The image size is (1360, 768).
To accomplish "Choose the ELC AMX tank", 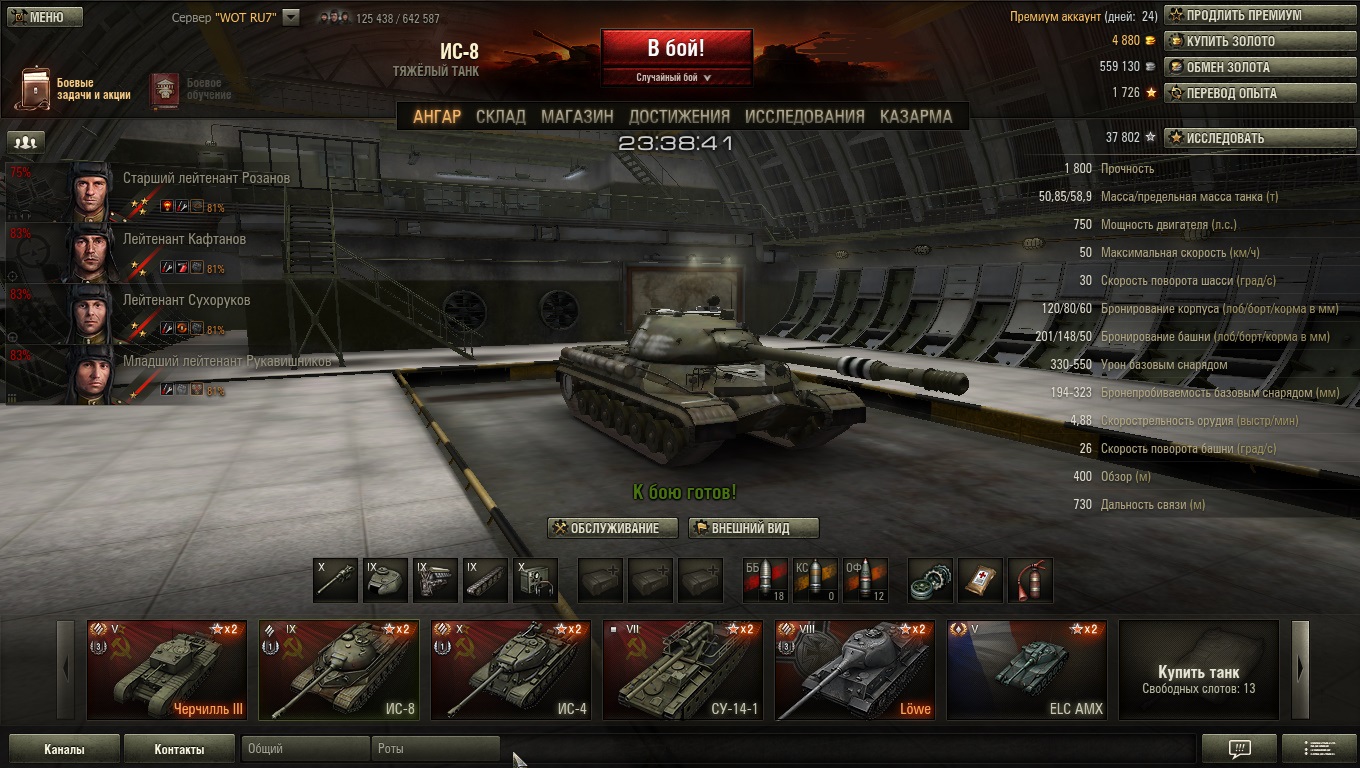I will click(x=1027, y=670).
